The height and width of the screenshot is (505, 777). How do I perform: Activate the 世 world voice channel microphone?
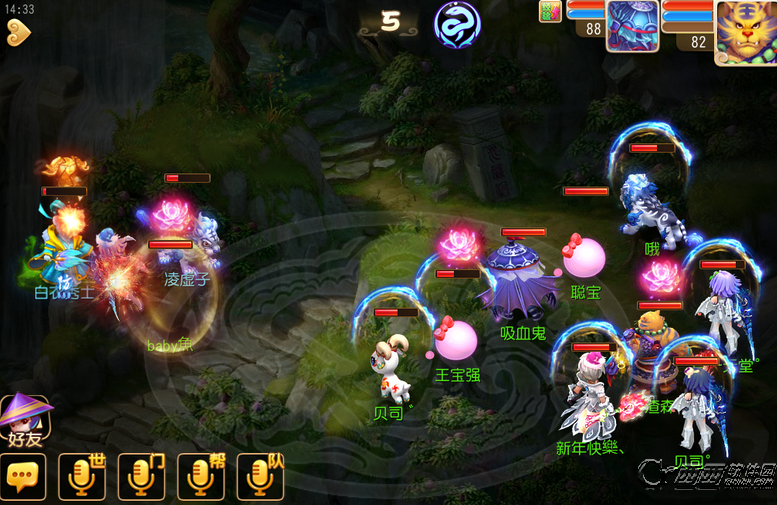(x=82, y=477)
